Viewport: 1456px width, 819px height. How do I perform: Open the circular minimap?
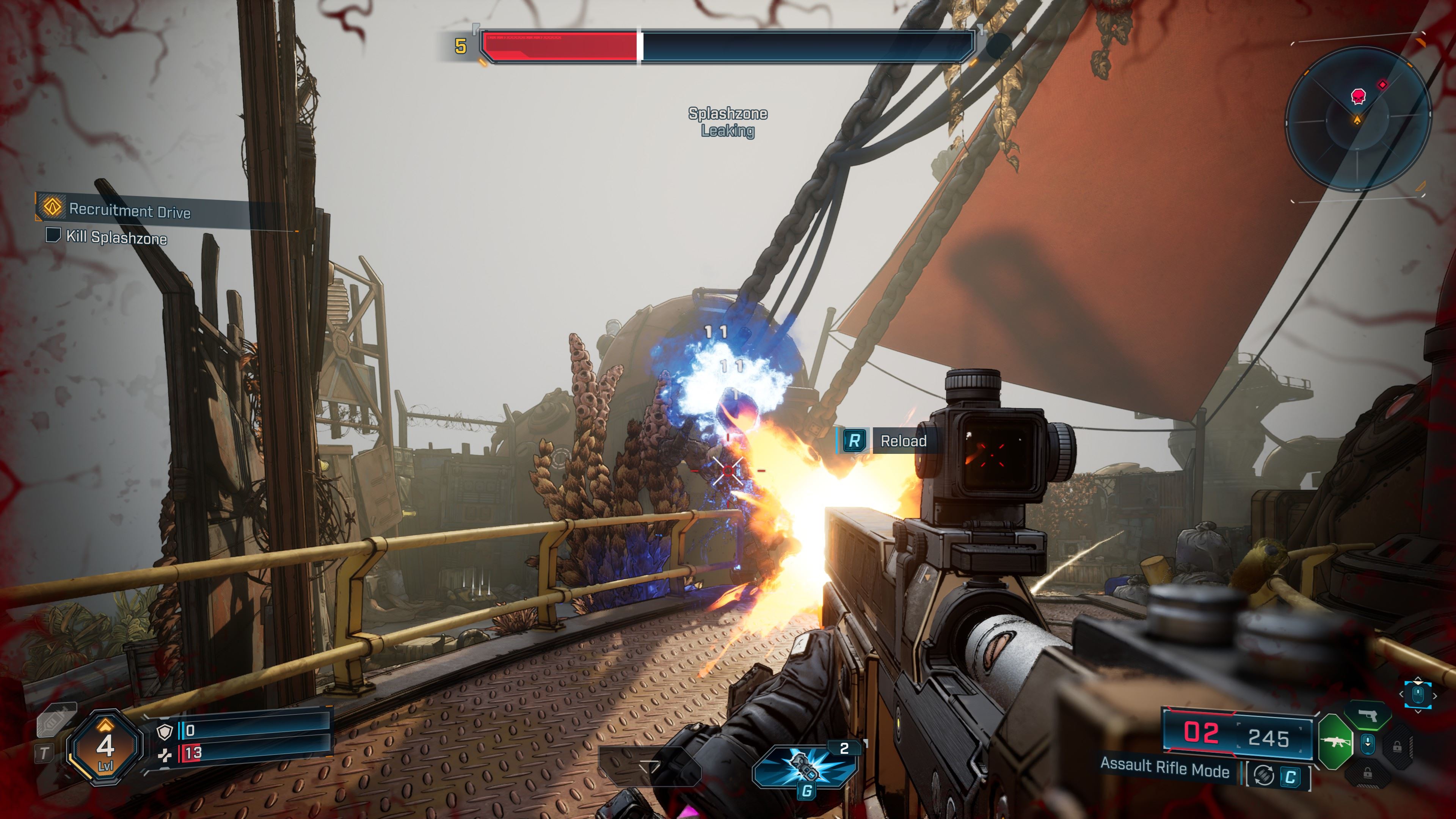point(1358,119)
